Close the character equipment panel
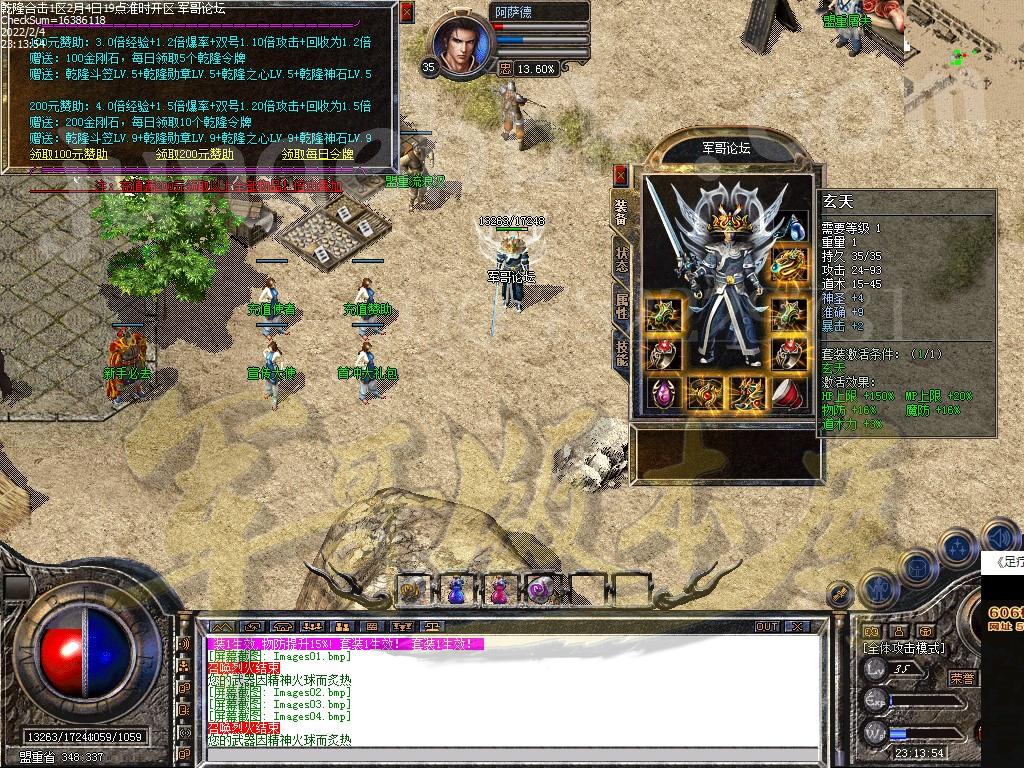The width and height of the screenshot is (1024, 768). [621, 175]
